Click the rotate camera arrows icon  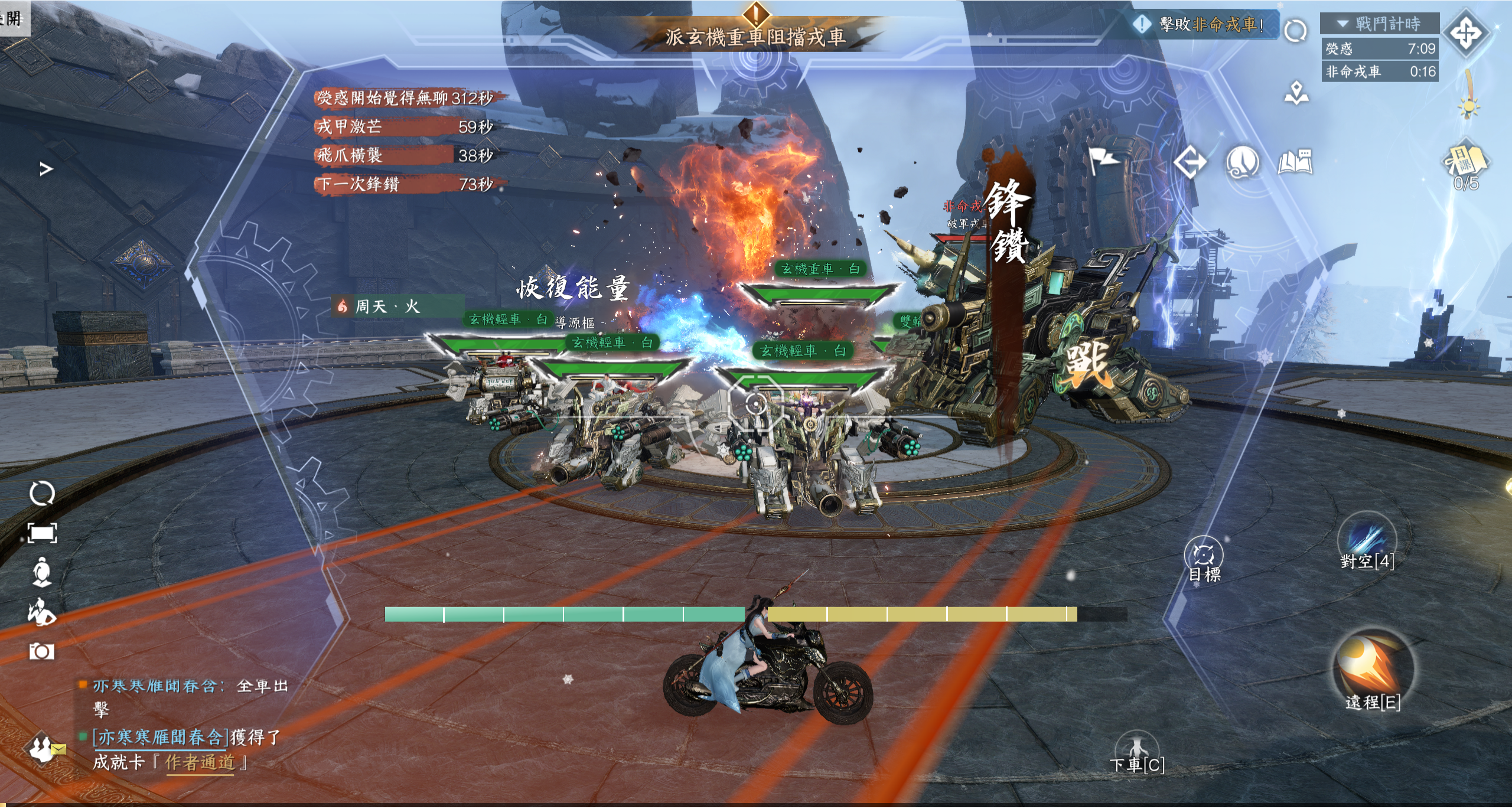42,493
